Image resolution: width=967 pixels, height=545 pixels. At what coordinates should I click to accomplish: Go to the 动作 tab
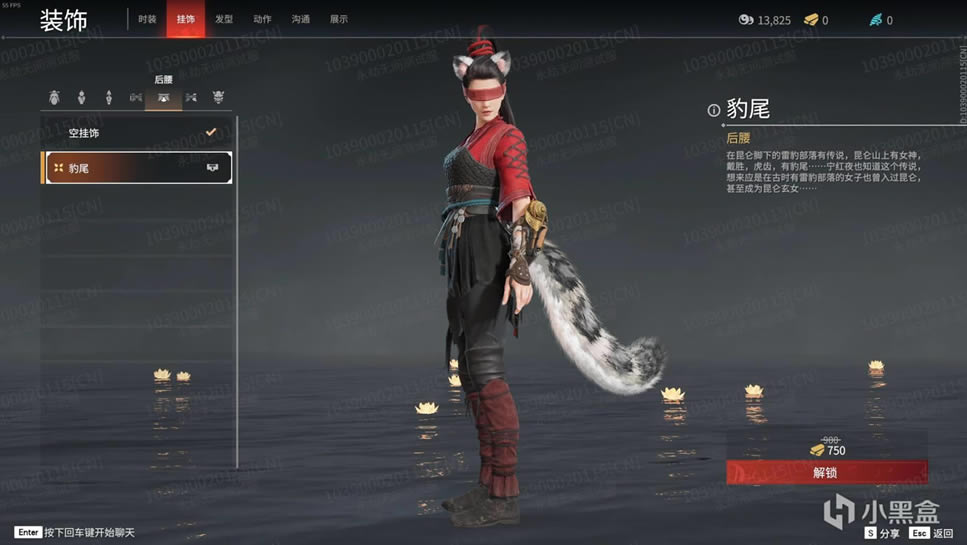tap(262, 19)
